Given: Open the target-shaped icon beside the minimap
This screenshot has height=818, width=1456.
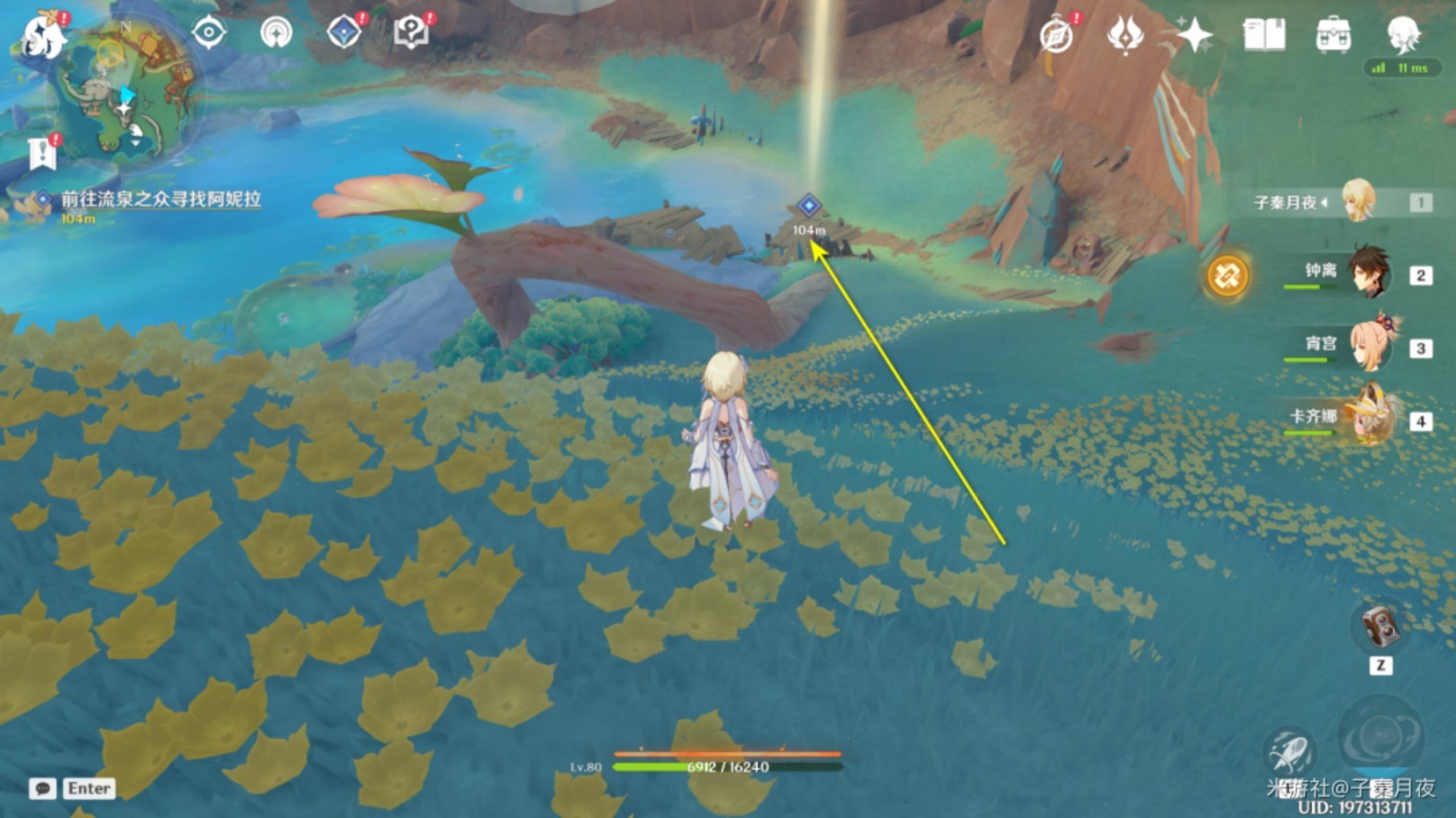Looking at the screenshot, I should coord(209,34).
